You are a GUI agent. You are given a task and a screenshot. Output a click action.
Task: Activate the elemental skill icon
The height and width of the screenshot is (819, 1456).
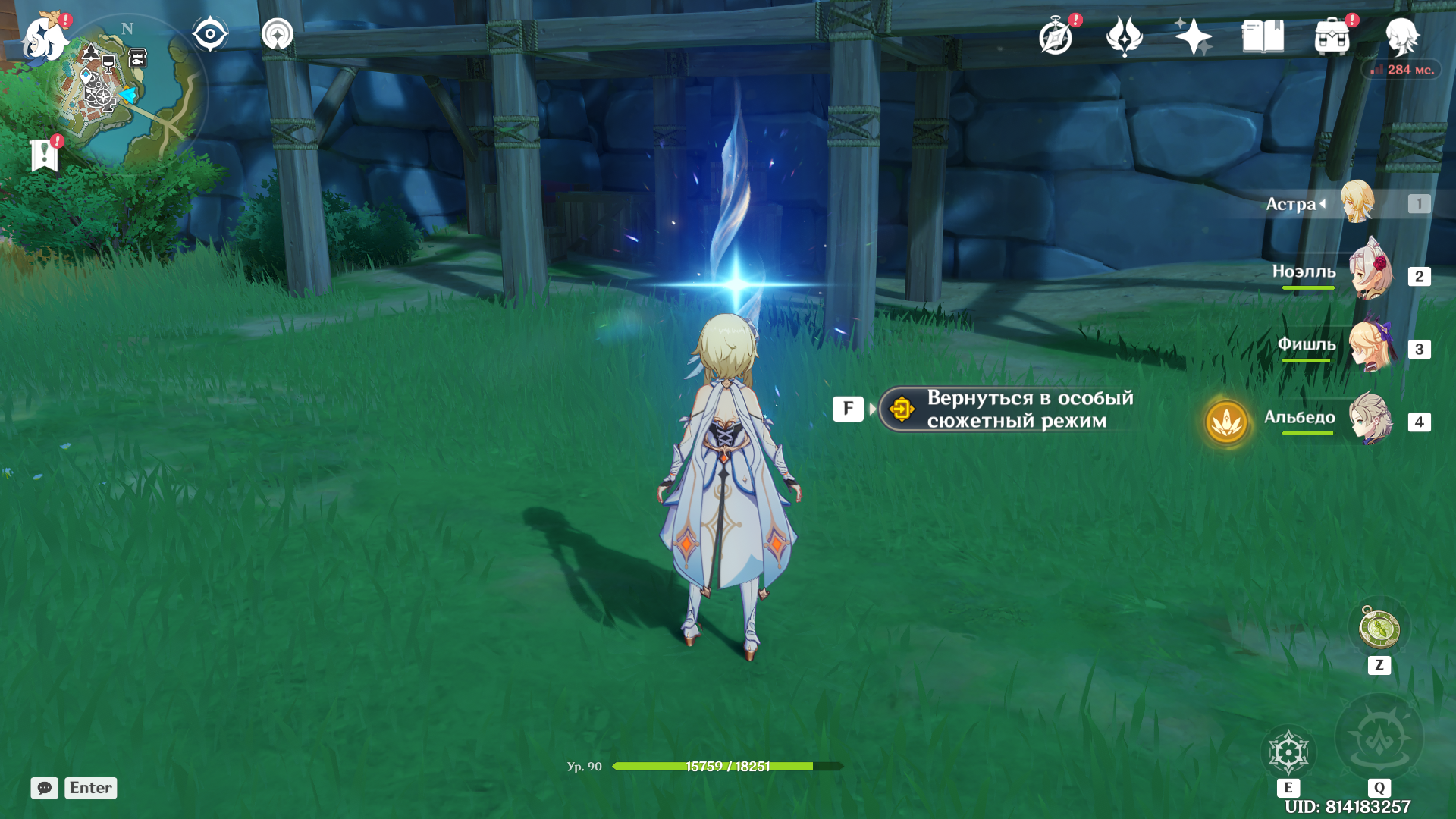(1288, 752)
